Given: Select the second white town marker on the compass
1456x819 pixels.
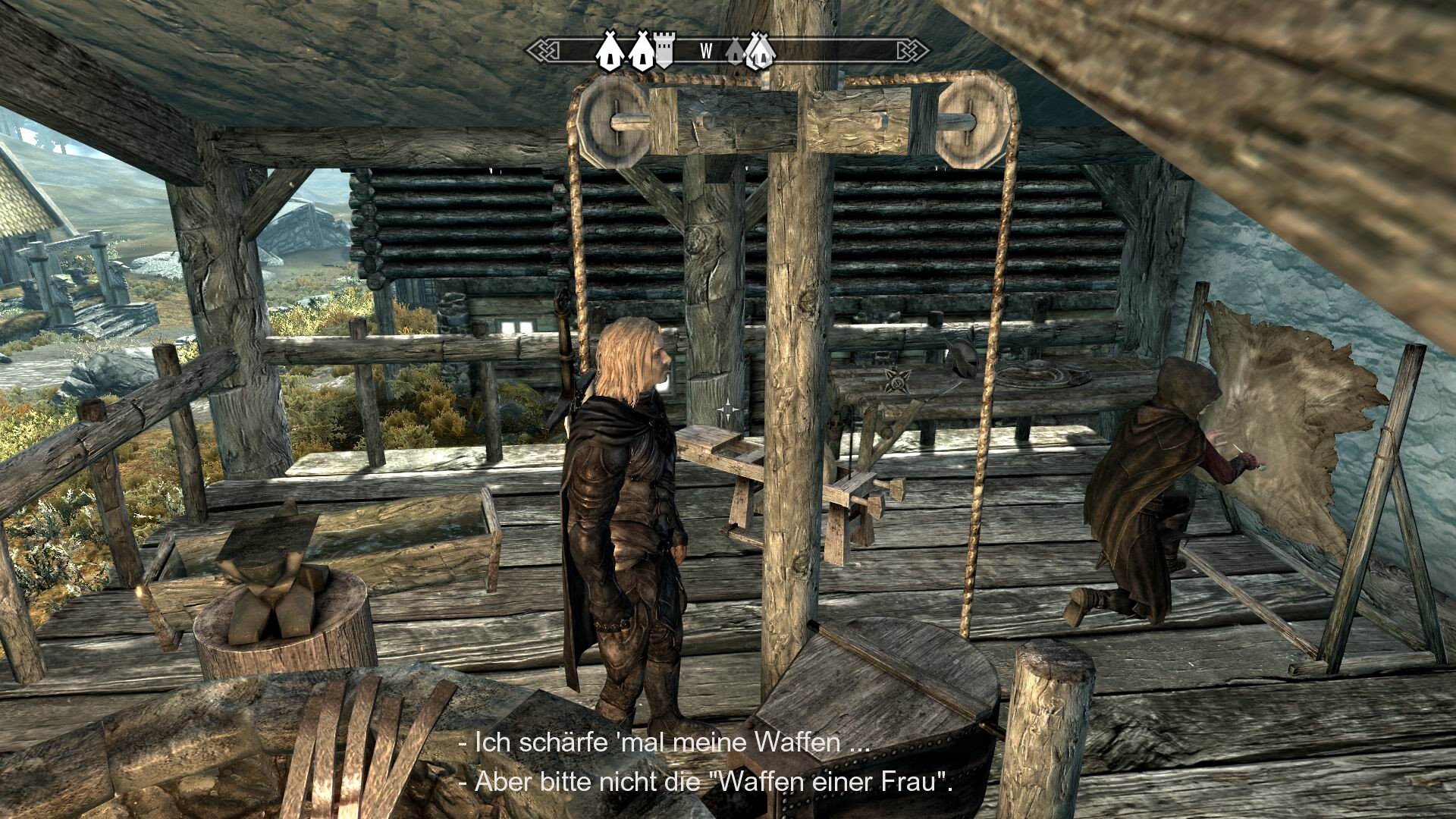Looking at the screenshot, I should tap(641, 50).
